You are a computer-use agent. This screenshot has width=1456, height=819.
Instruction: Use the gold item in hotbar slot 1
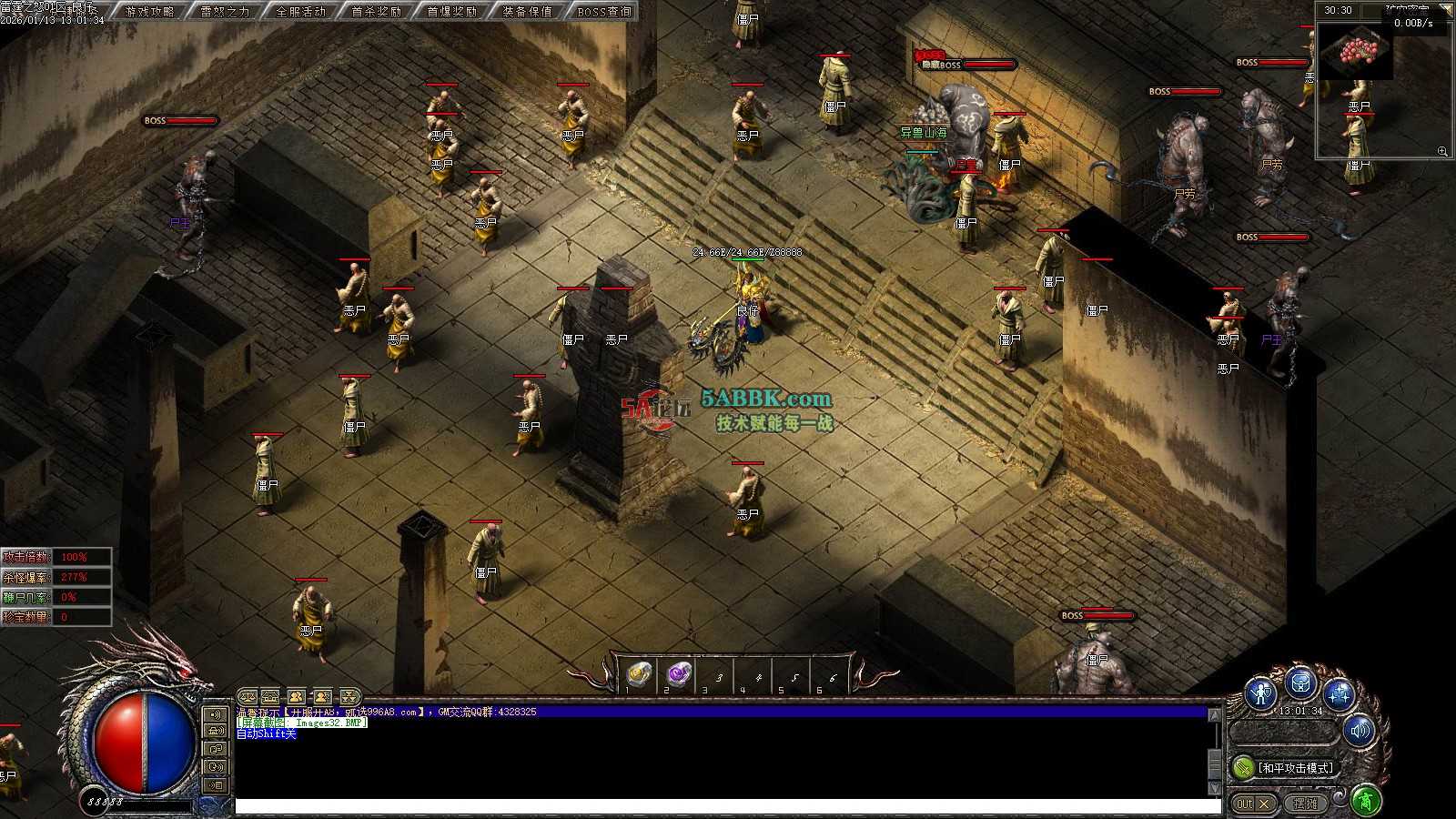(640, 674)
